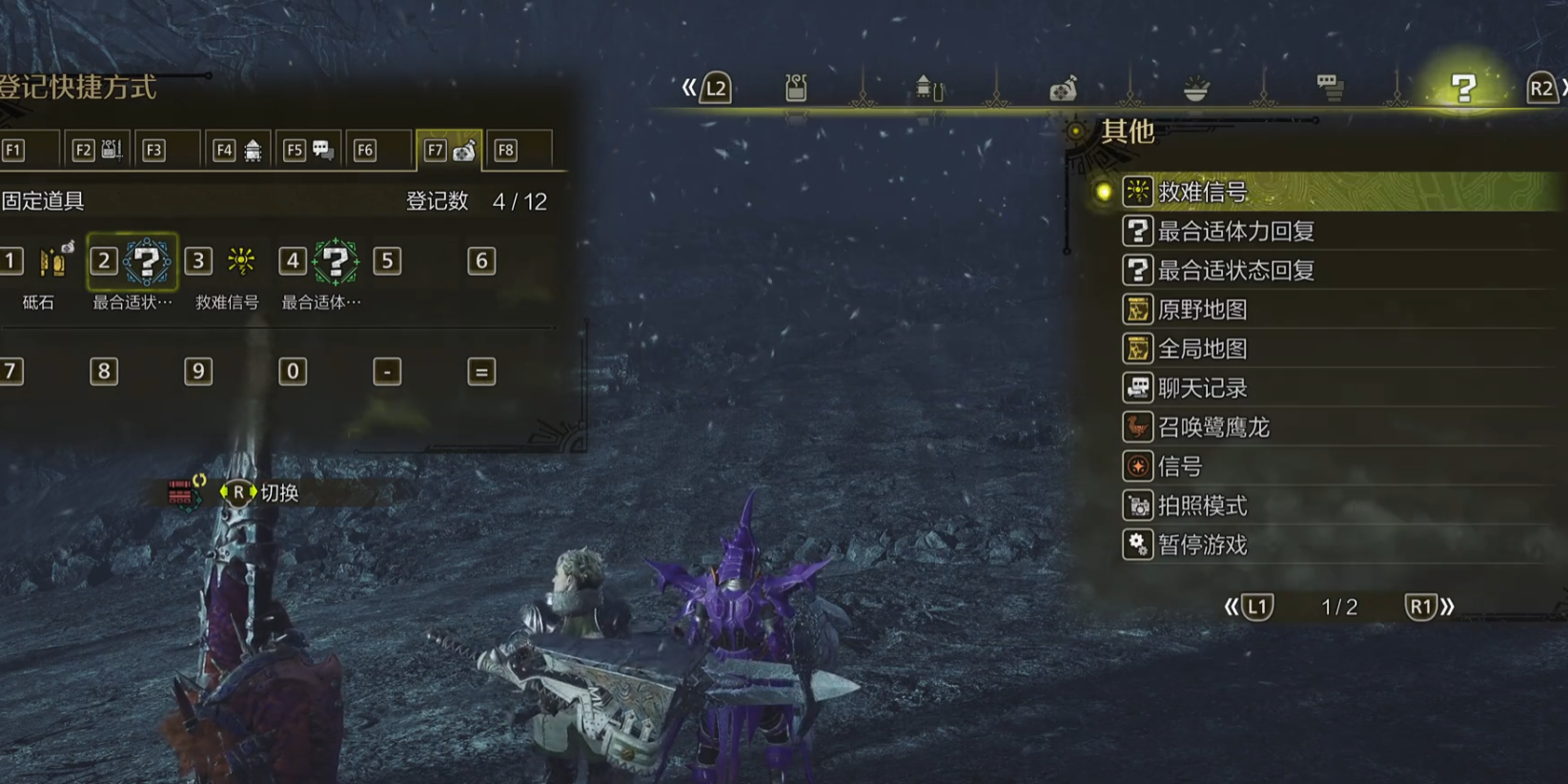This screenshot has height=784, width=1568.
Task: Switch to the speech bubble category tab
Action: [x=1330, y=89]
